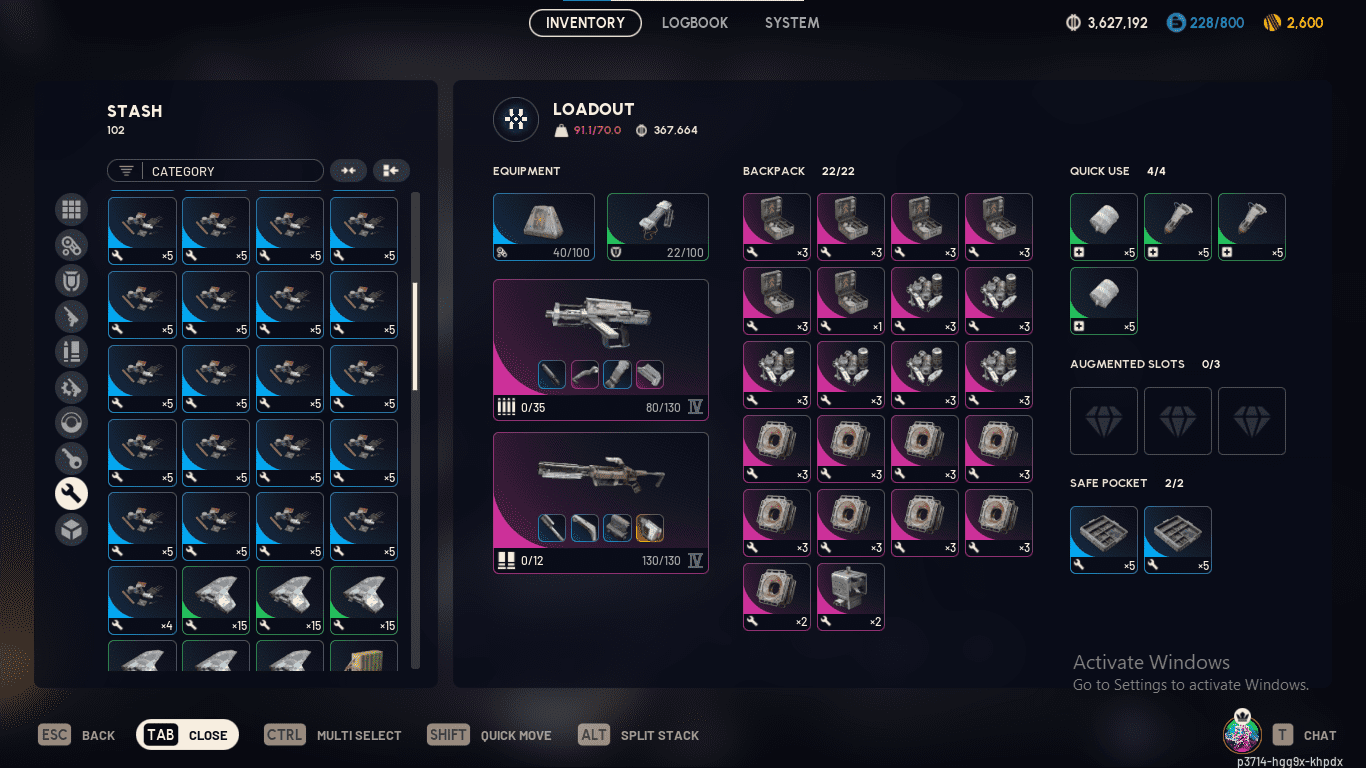Image resolution: width=1366 pixels, height=768 pixels.
Task: Filter stash by the weapons pistol icon
Action: tap(71, 317)
